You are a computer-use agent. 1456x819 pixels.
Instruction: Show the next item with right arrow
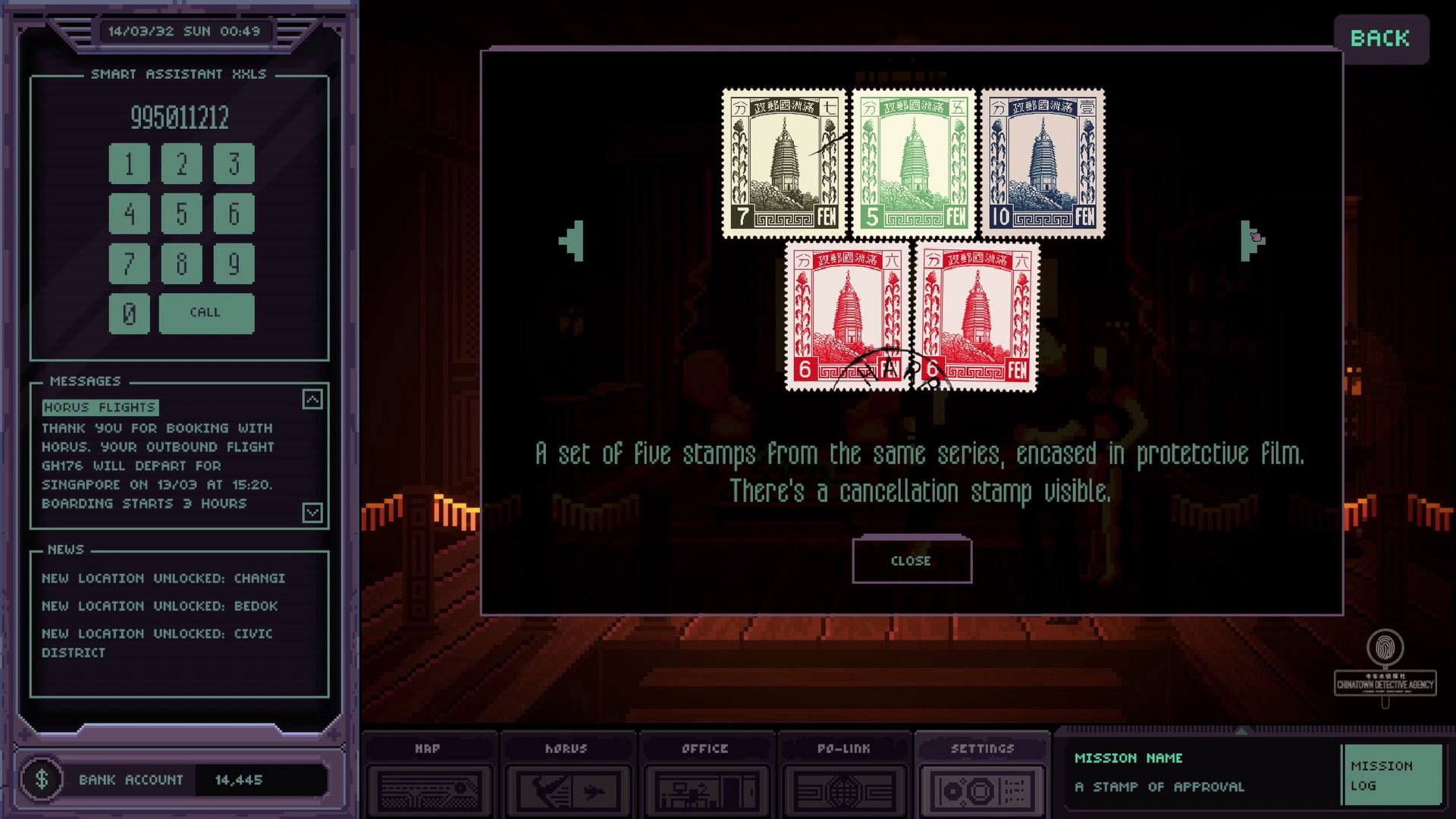(1251, 241)
